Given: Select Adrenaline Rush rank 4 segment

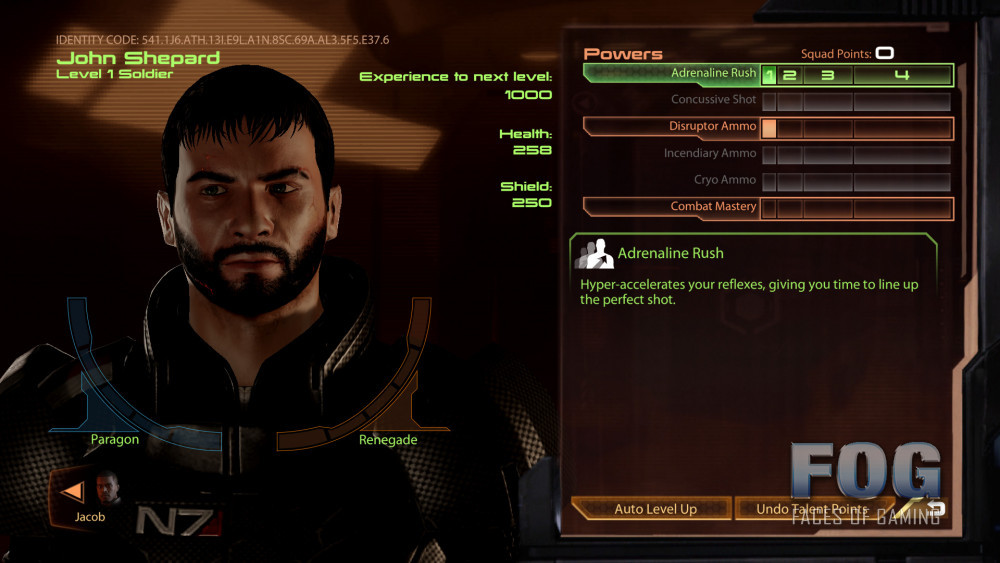Looking at the screenshot, I should [x=902, y=75].
